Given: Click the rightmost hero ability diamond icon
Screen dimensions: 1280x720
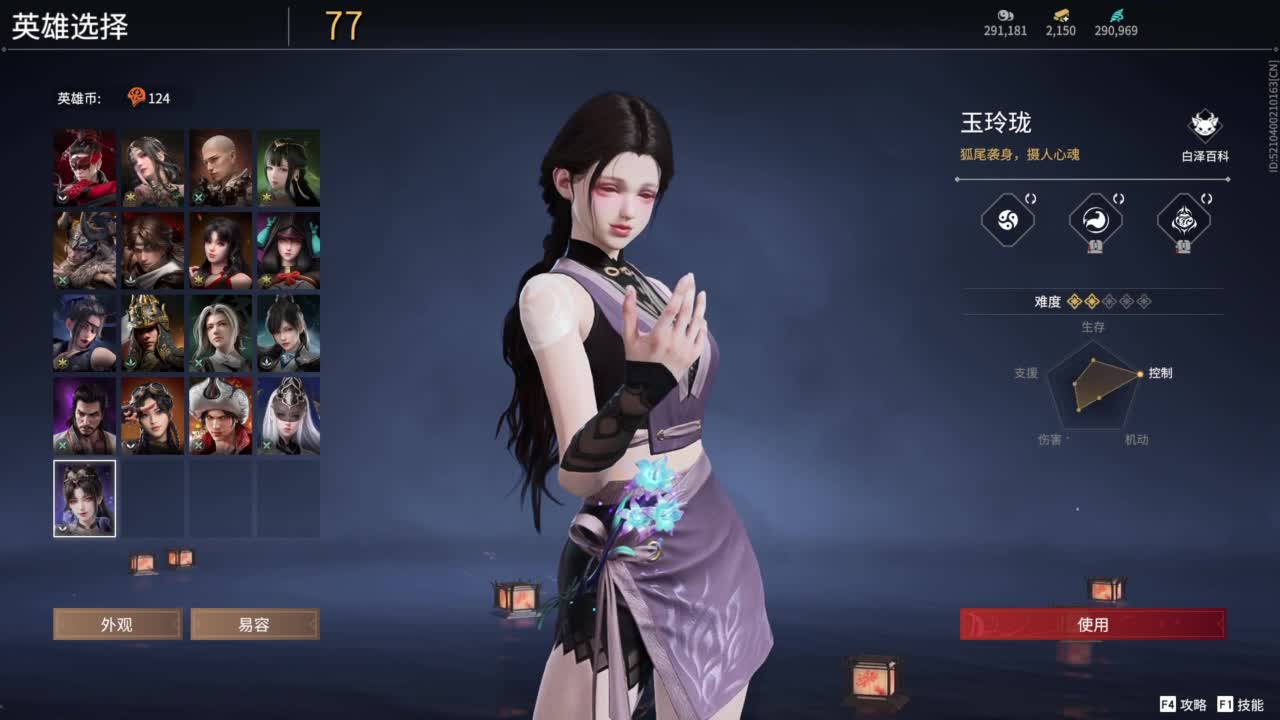Looking at the screenshot, I should [x=1183, y=222].
